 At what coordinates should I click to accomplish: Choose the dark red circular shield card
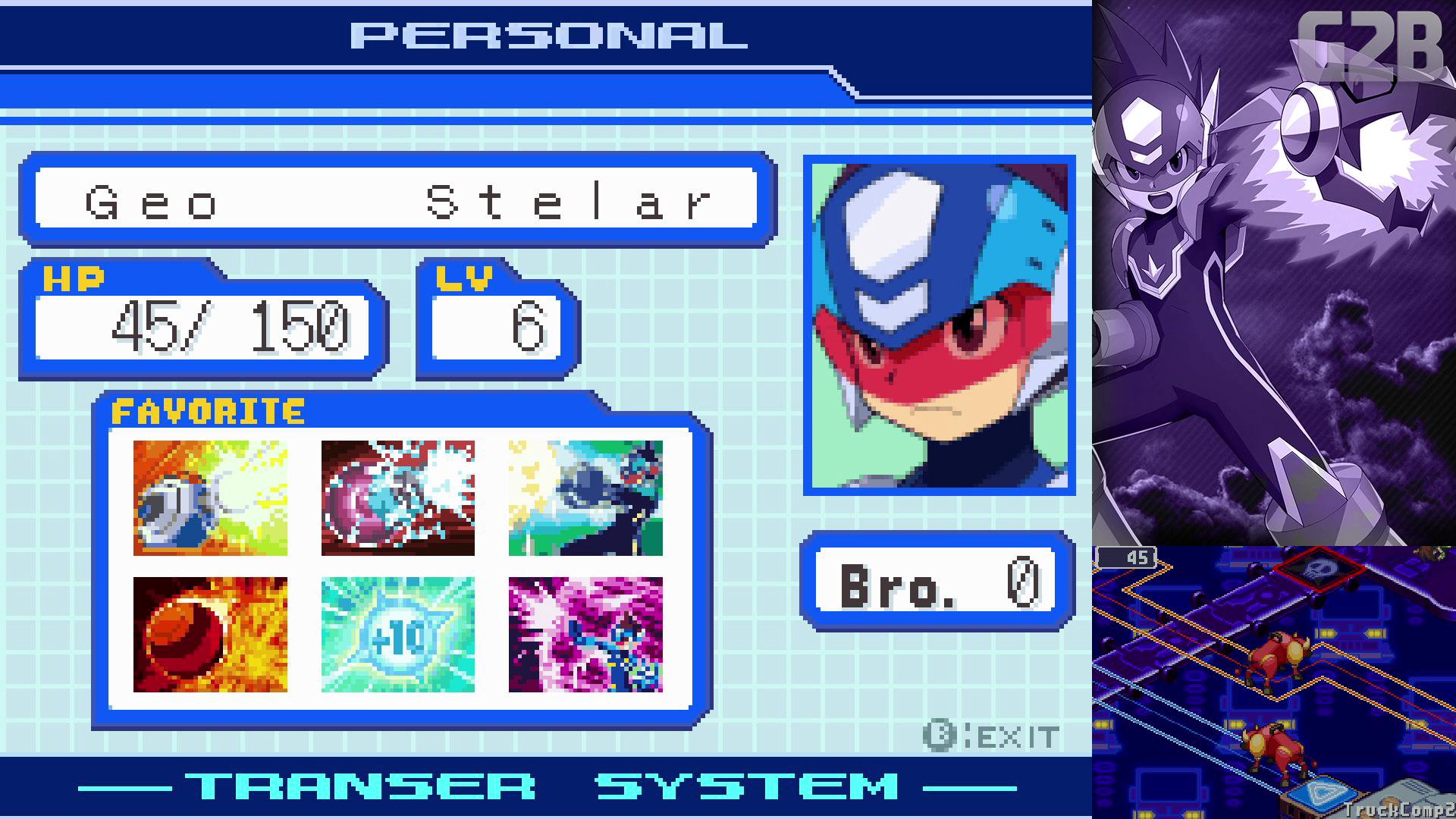[x=397, y=497]
